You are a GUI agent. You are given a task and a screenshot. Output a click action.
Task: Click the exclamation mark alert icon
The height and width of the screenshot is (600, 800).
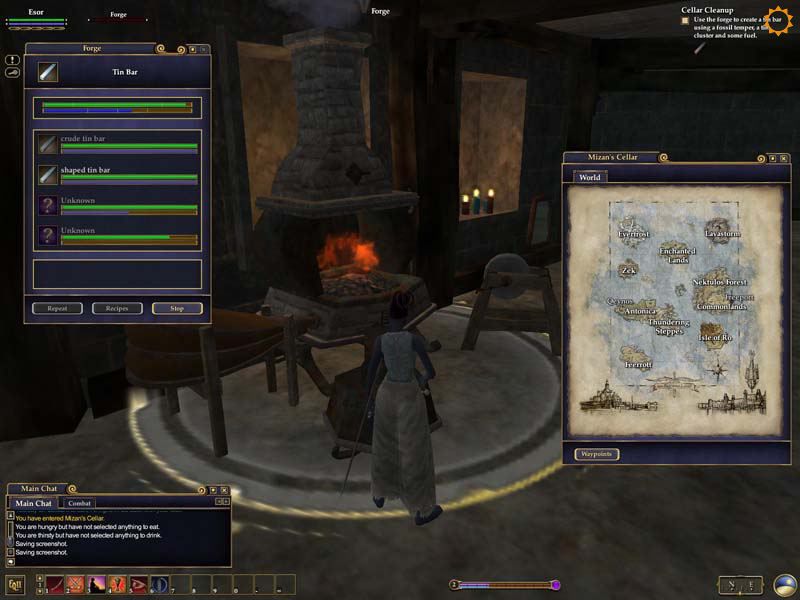click(11, 60)
